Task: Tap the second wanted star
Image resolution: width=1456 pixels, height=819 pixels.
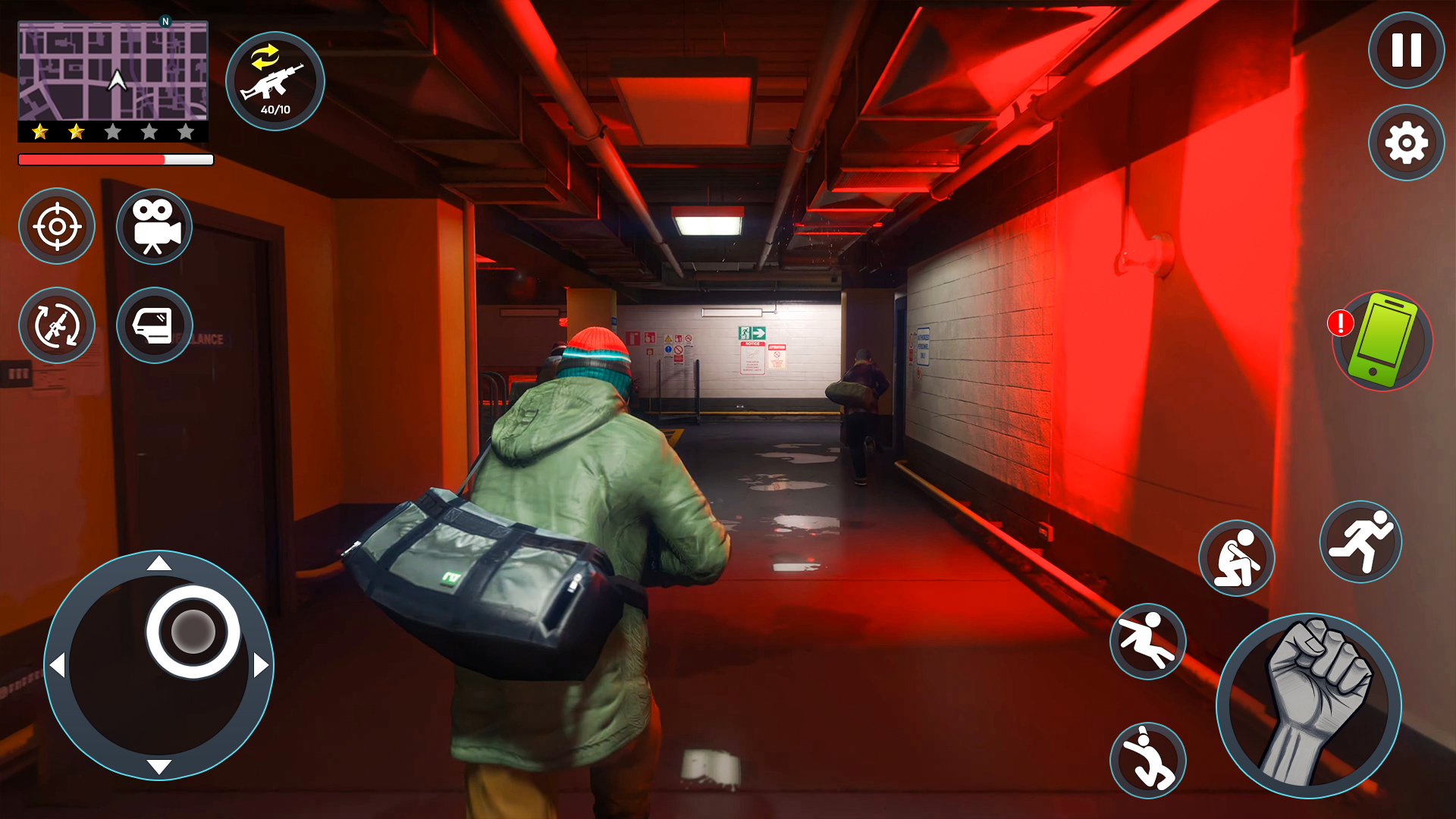Action: coord(76,131)
